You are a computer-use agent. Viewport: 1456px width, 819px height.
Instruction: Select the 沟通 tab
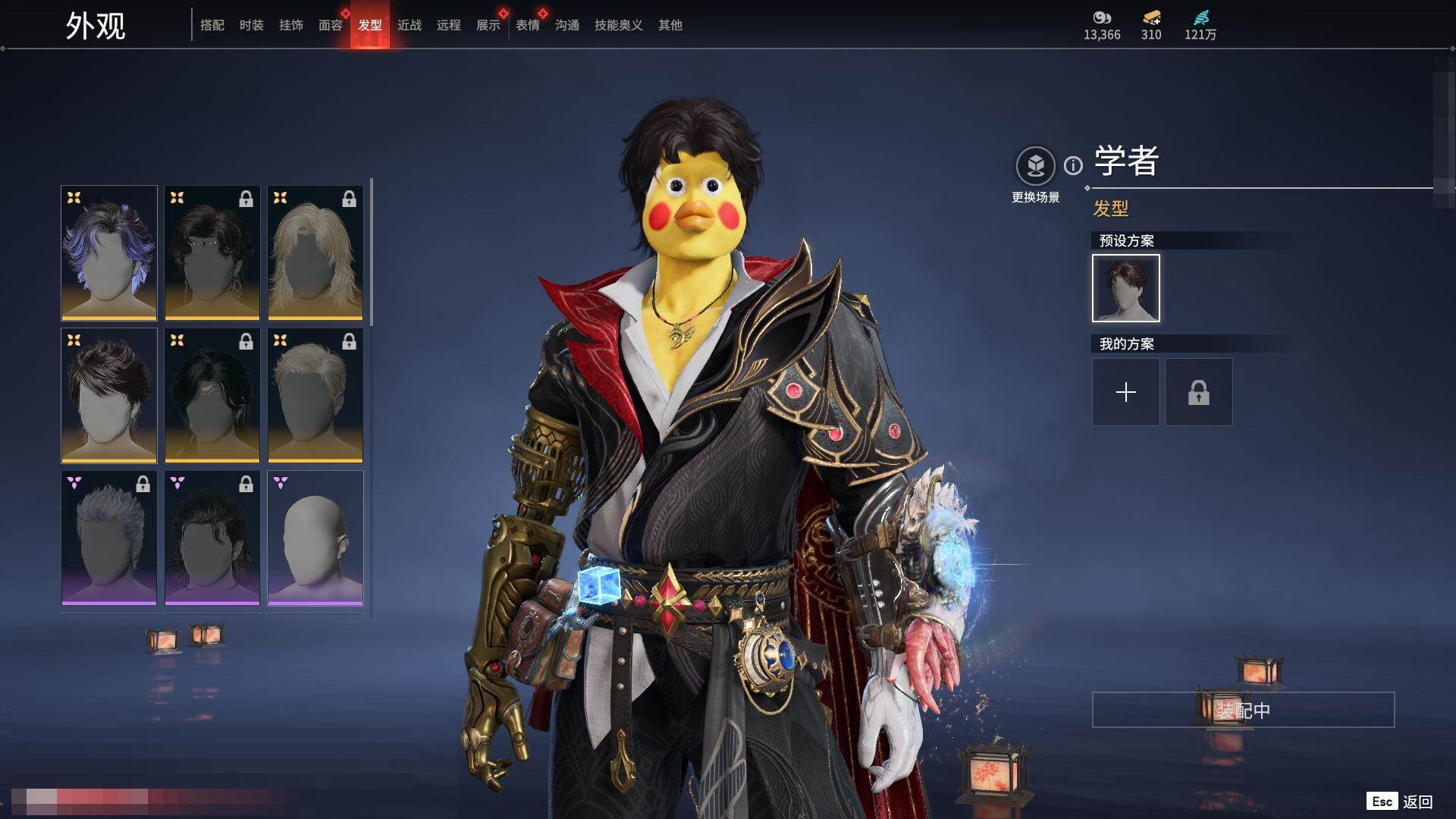pyautogui.click(x=567, y=25)
